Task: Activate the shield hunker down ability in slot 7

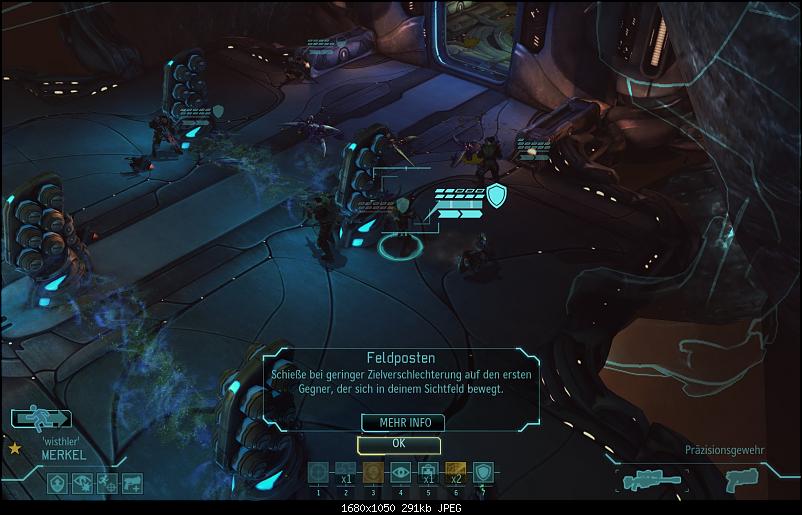Action: tap(482, 473)
